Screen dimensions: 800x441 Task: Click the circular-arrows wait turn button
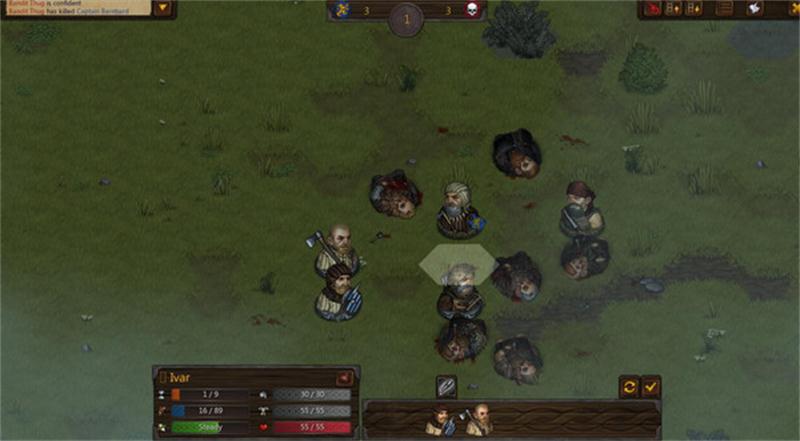pos(629,385)
